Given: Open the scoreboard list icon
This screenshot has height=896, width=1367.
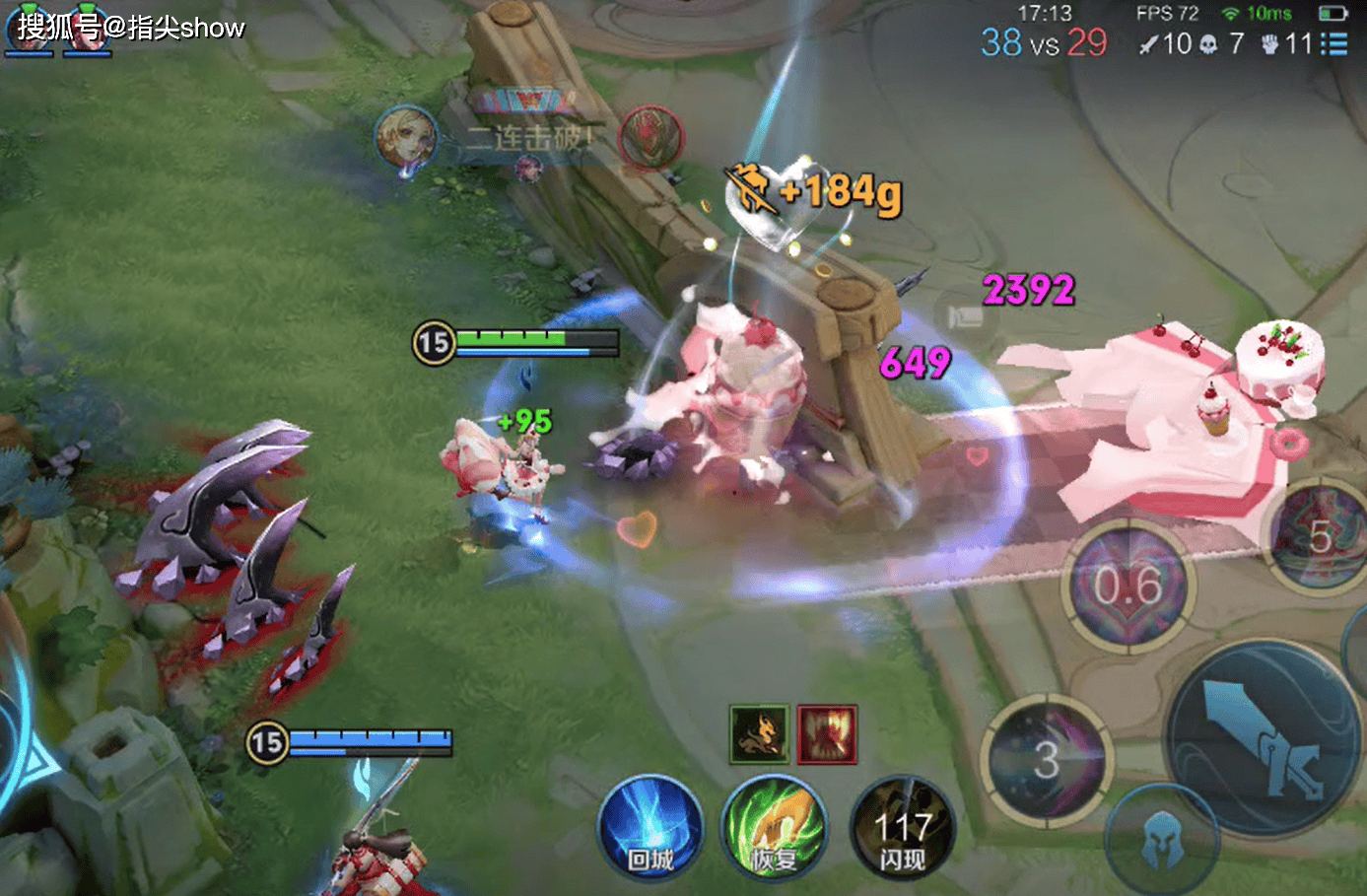Looking at the screenshot, I should [x=1334, y=43].
